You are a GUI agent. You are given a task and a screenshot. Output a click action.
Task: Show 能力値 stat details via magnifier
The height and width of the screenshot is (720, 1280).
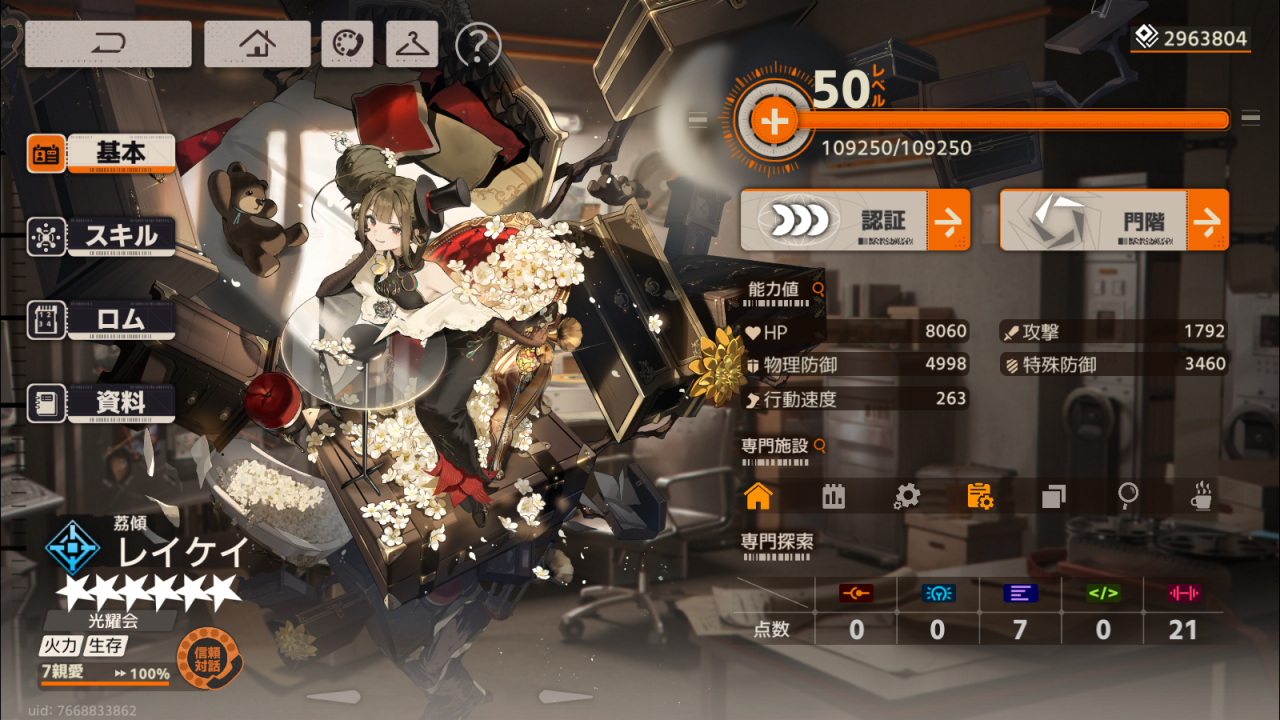(x=819, y=289)
